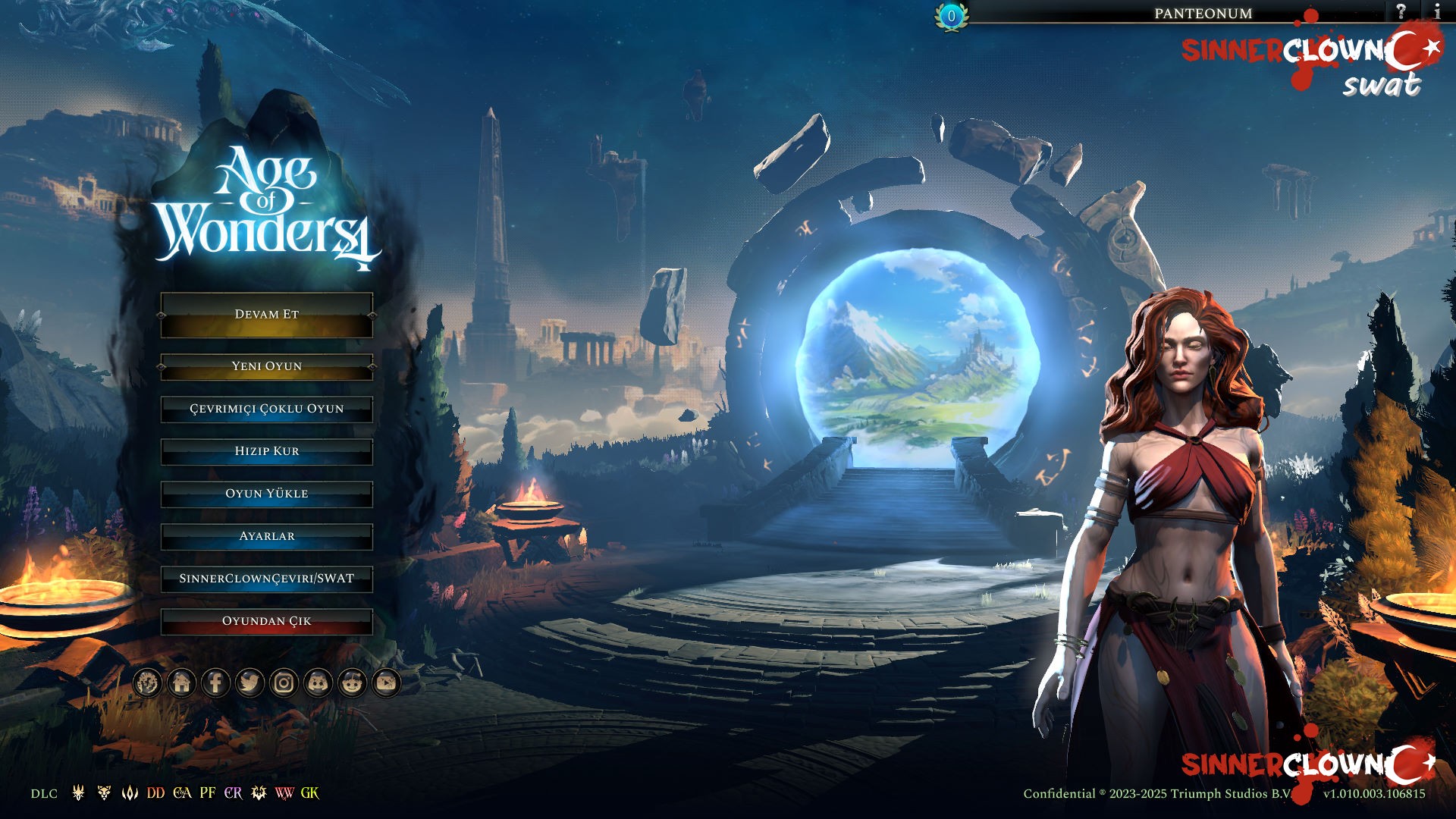Click the SinnerClownÇeviri/SWAT menu entry
1456x819 pixels.
point(266,579)
